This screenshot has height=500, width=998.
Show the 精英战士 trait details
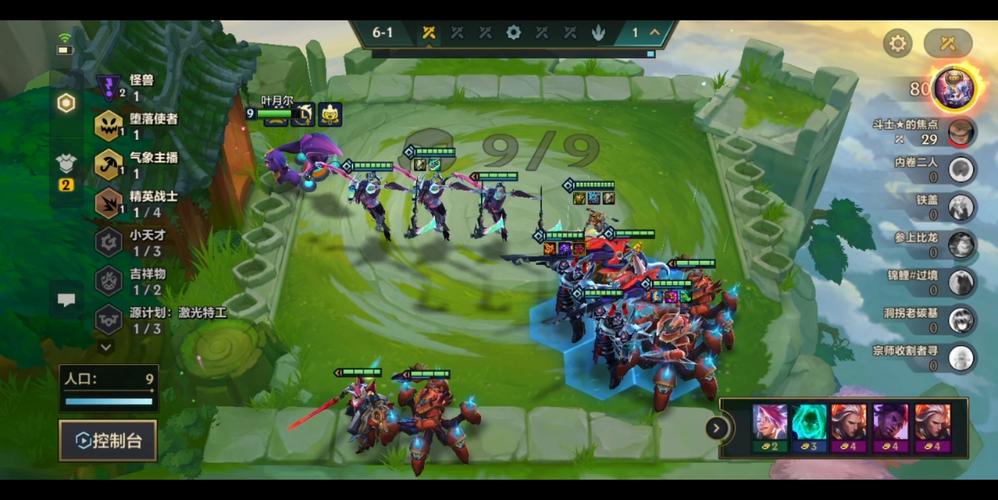[x=109, y=203]
